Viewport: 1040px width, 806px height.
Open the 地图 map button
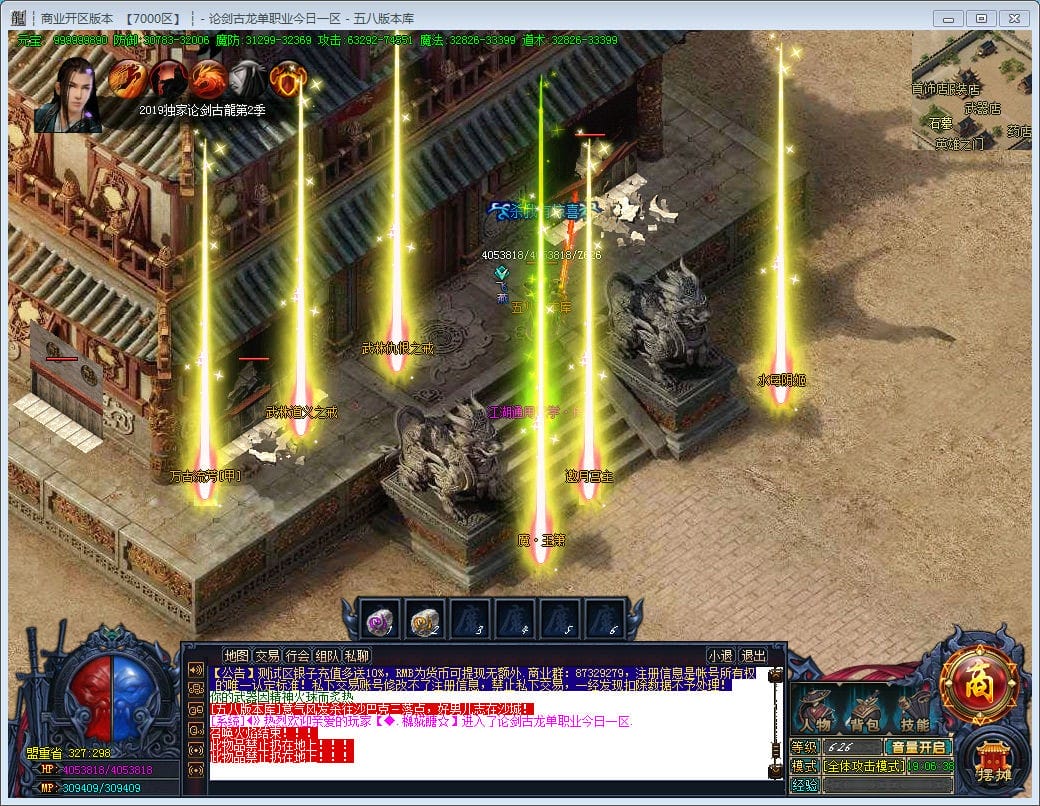tap(237, 656)
